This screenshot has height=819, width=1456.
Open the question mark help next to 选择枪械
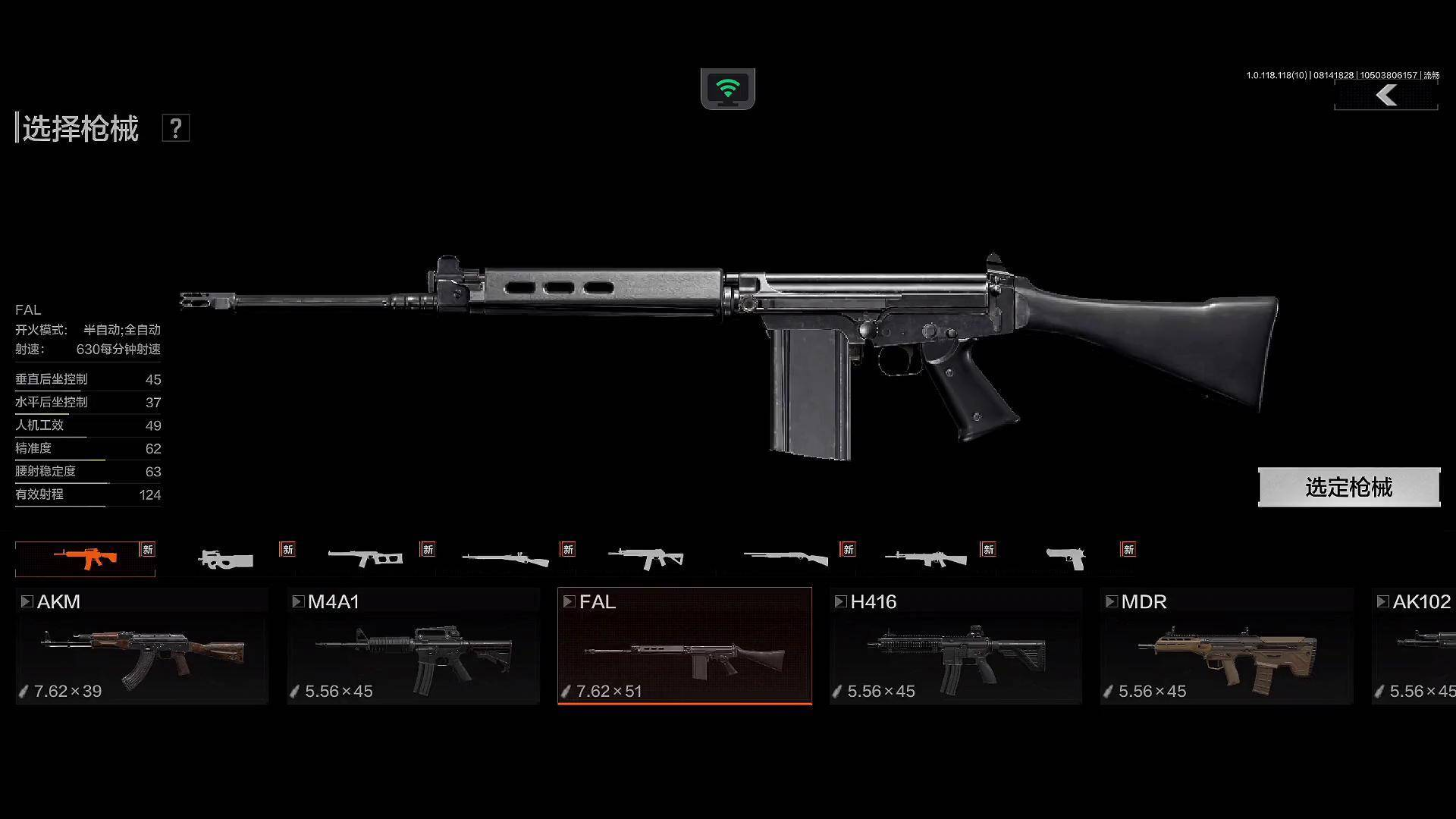175,128
